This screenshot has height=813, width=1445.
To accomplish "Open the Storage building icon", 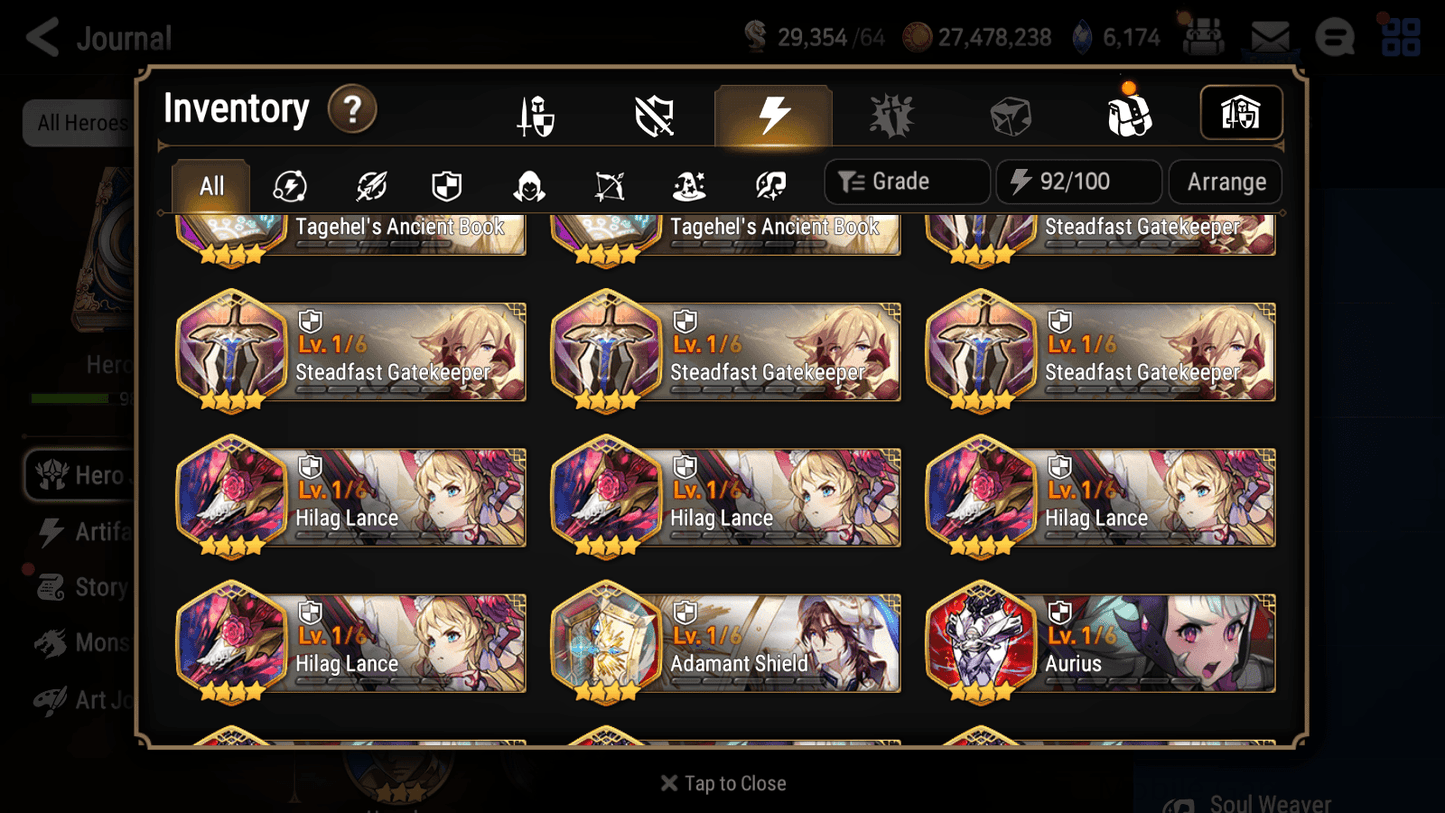I will (x=1240, y=113).
